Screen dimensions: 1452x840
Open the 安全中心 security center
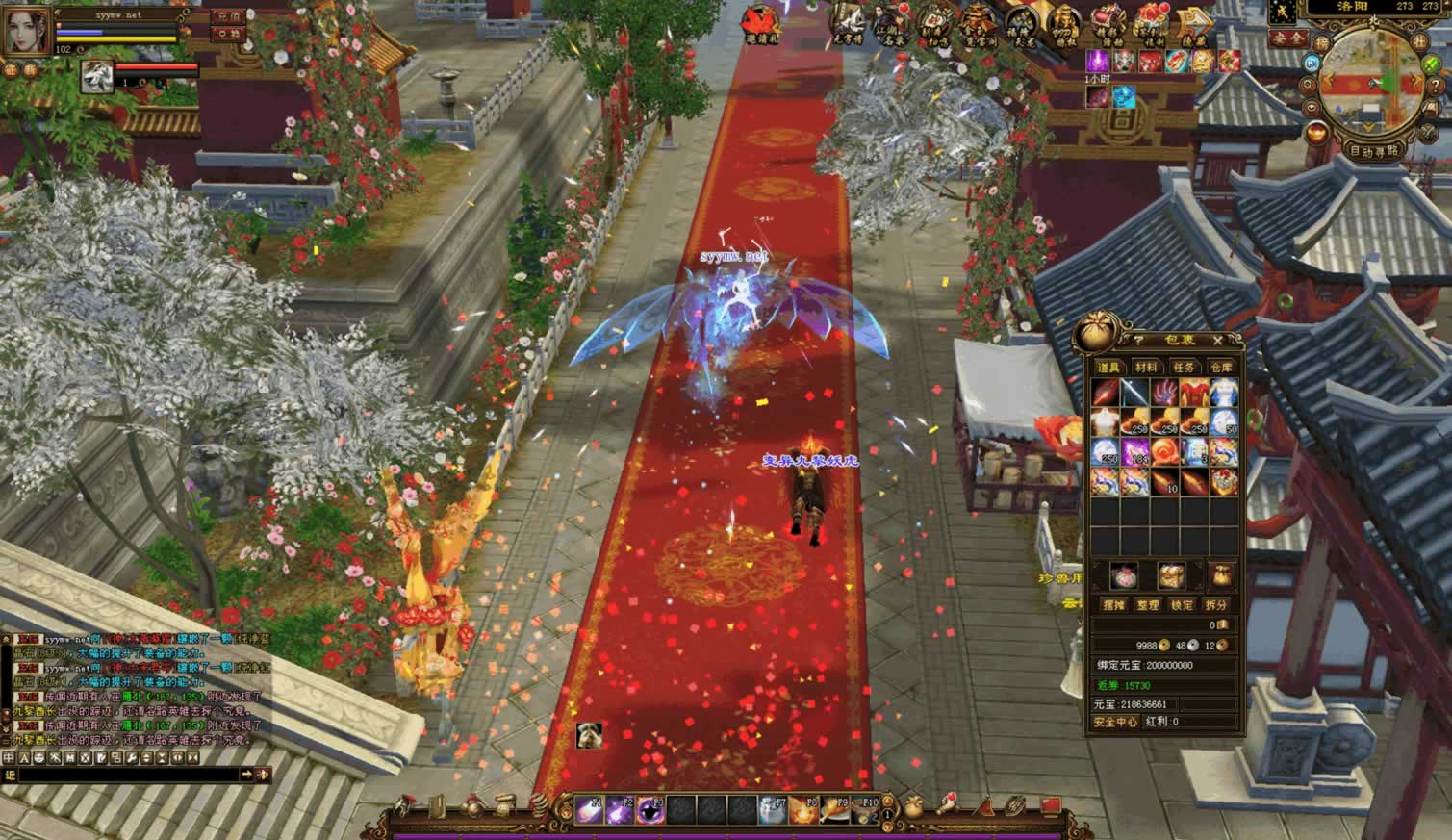[1116, 722]
